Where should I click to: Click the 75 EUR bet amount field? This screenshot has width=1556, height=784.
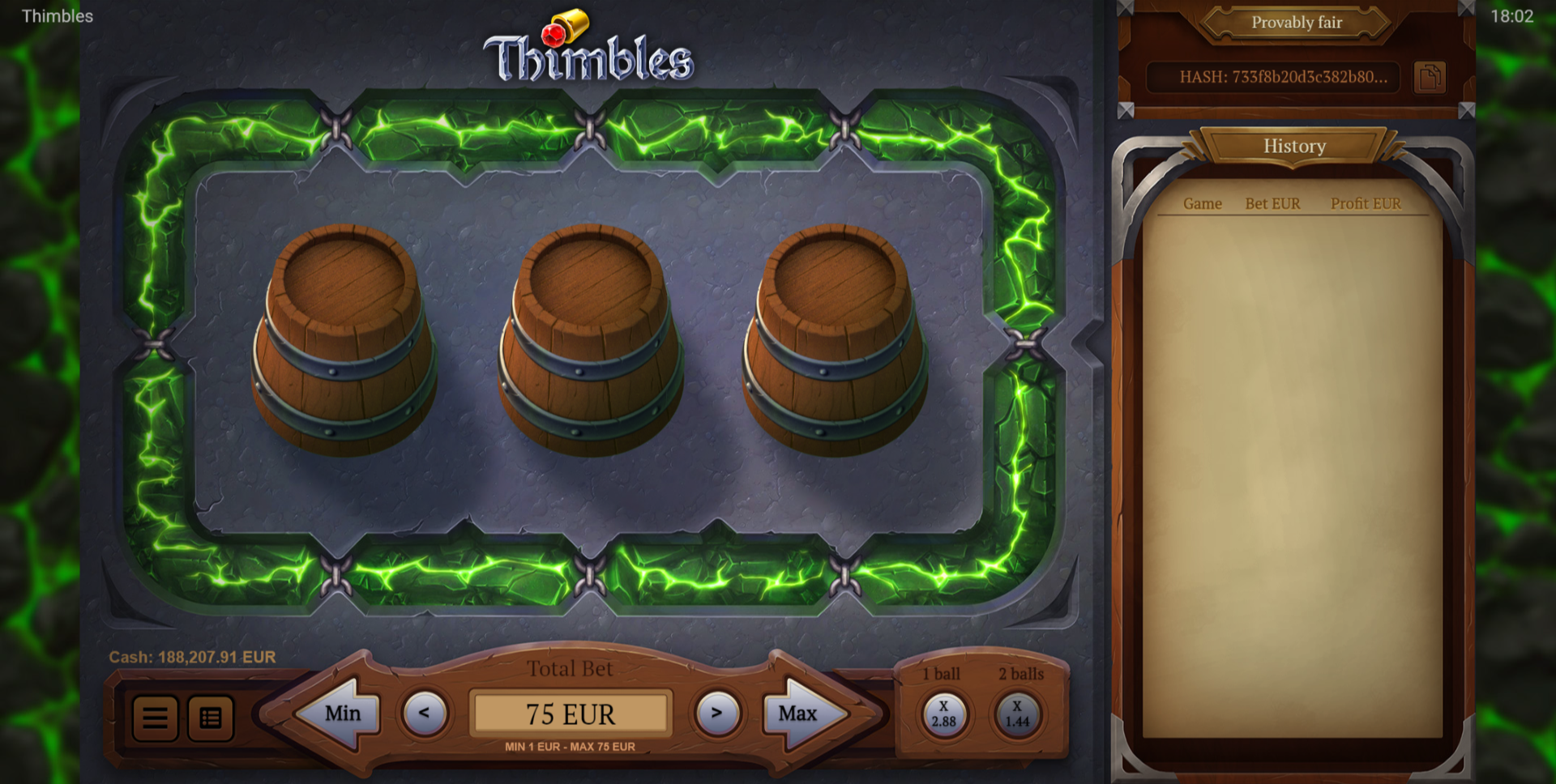pyautogui.click(x=571, y=714)
